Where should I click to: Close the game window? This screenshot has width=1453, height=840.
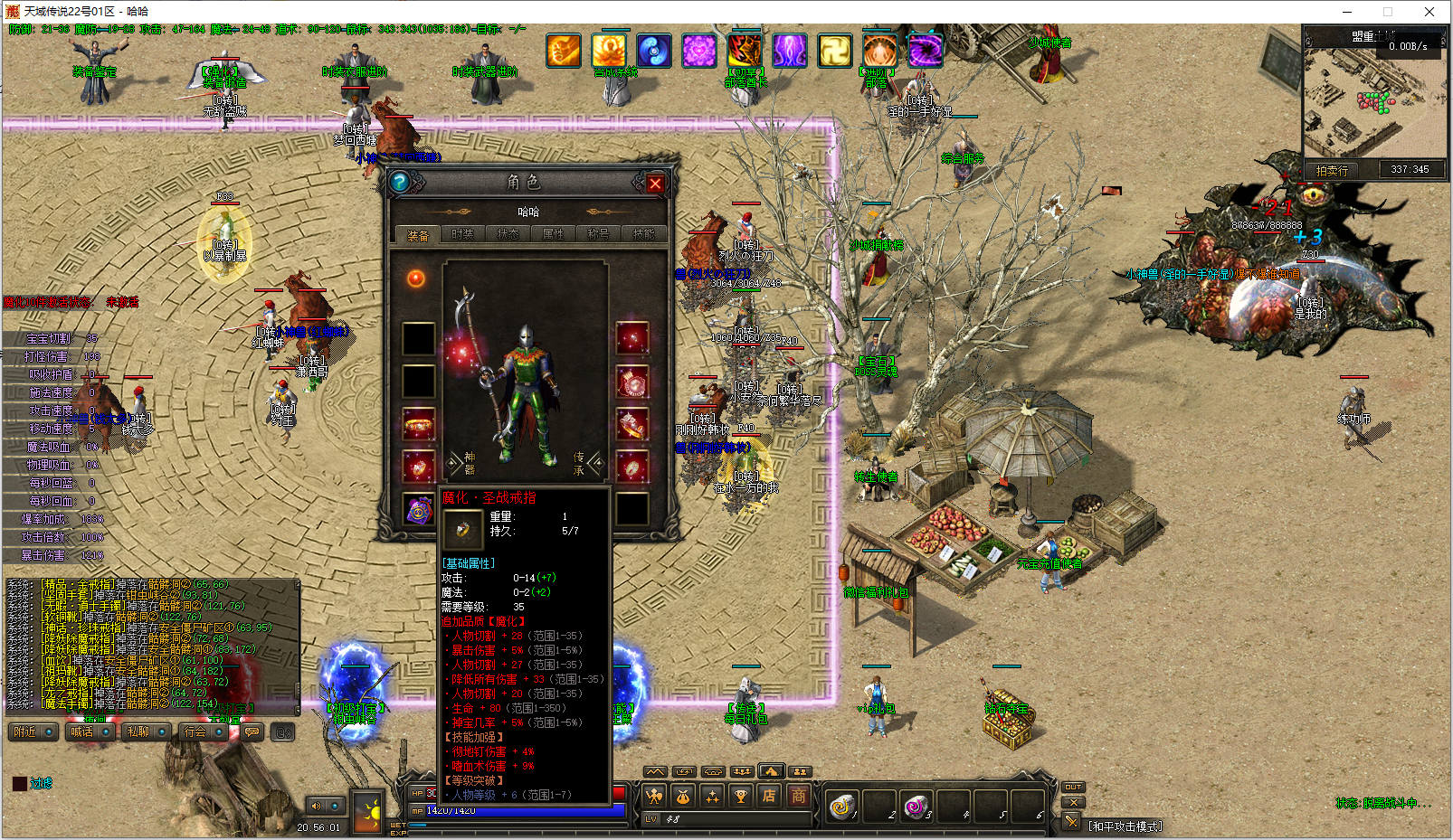[x=1429, y=12]
